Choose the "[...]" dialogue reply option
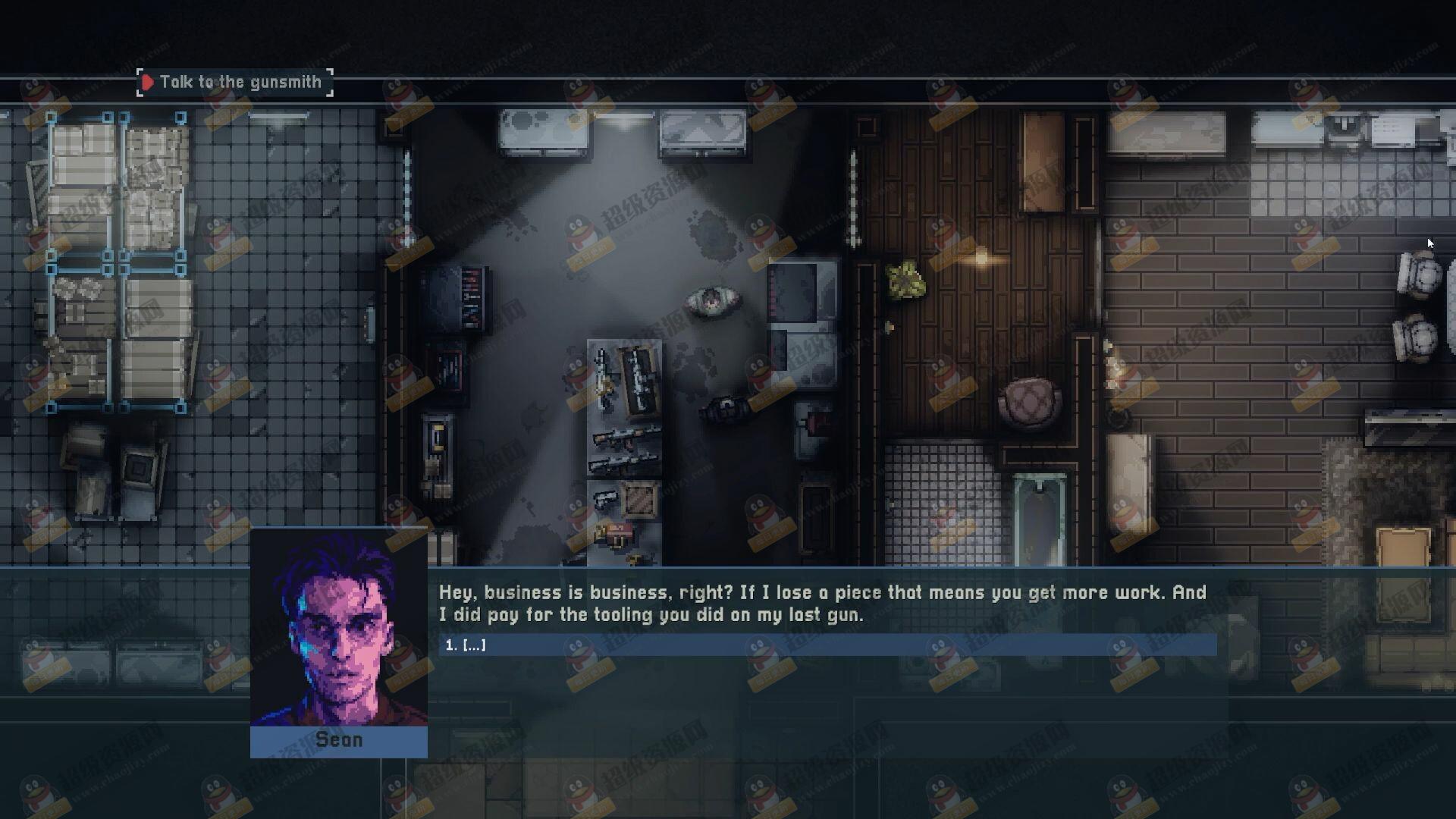This screenshot has width=1456, height=819. (x=827, y=645)
